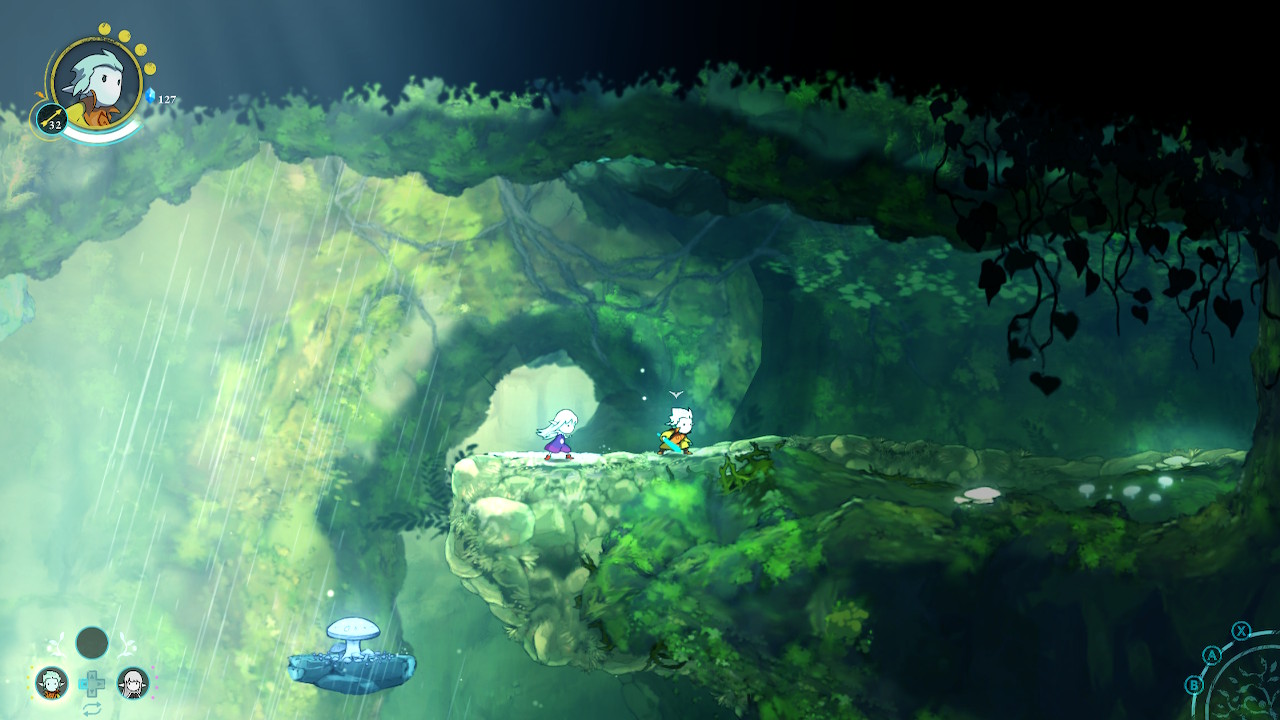The height and width of the screenshot is (720, 1280).
Task: Click the D-pad swap icon between character portraits
Action: tap(93, 682)
